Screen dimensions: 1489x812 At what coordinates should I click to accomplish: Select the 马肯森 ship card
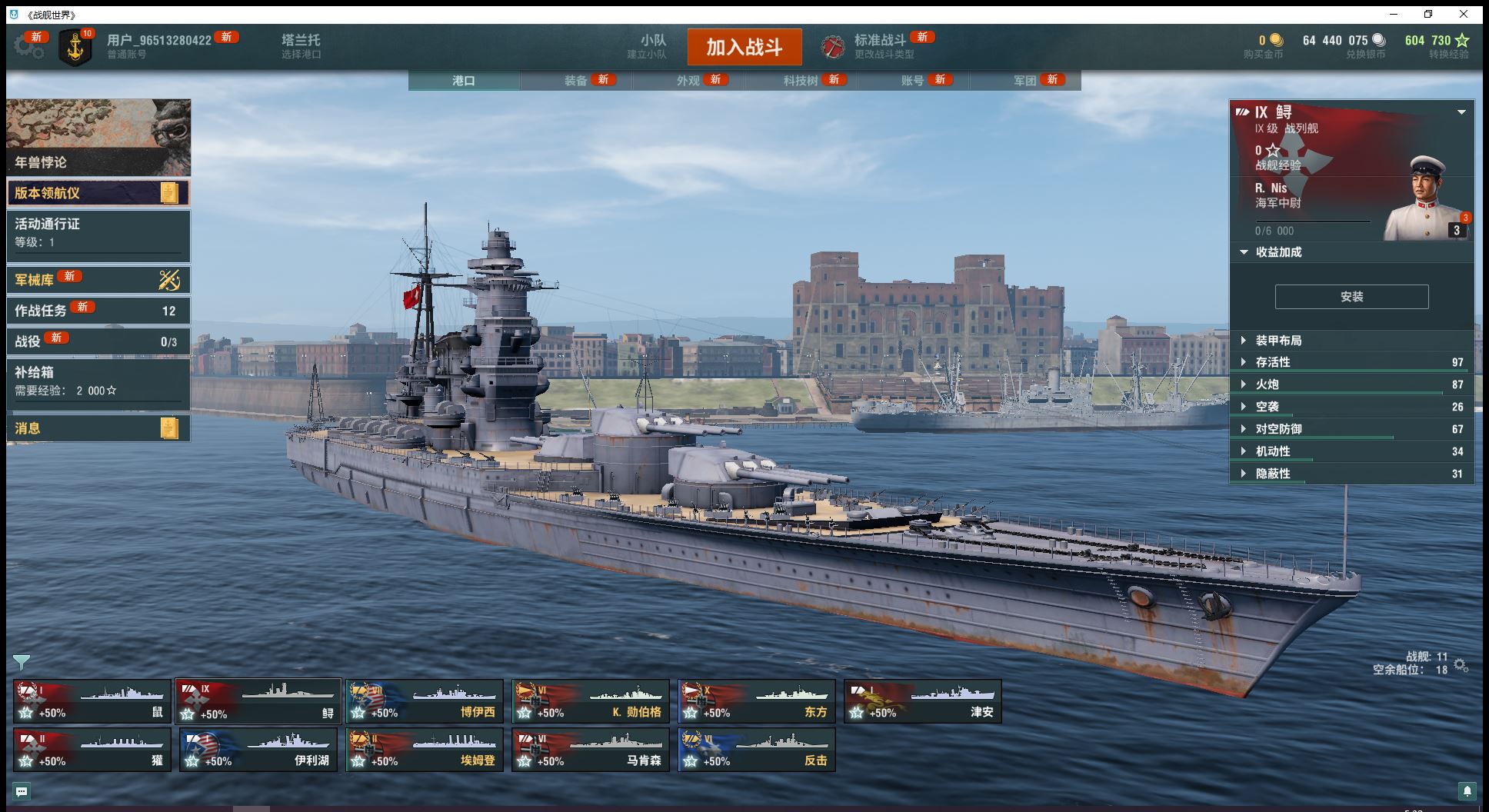click(591, 750)
